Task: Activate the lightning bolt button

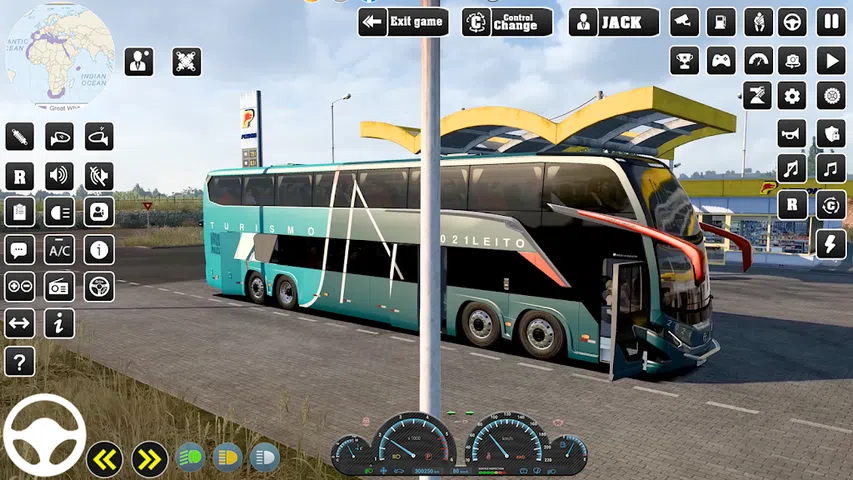Action: tap(831, 243)
